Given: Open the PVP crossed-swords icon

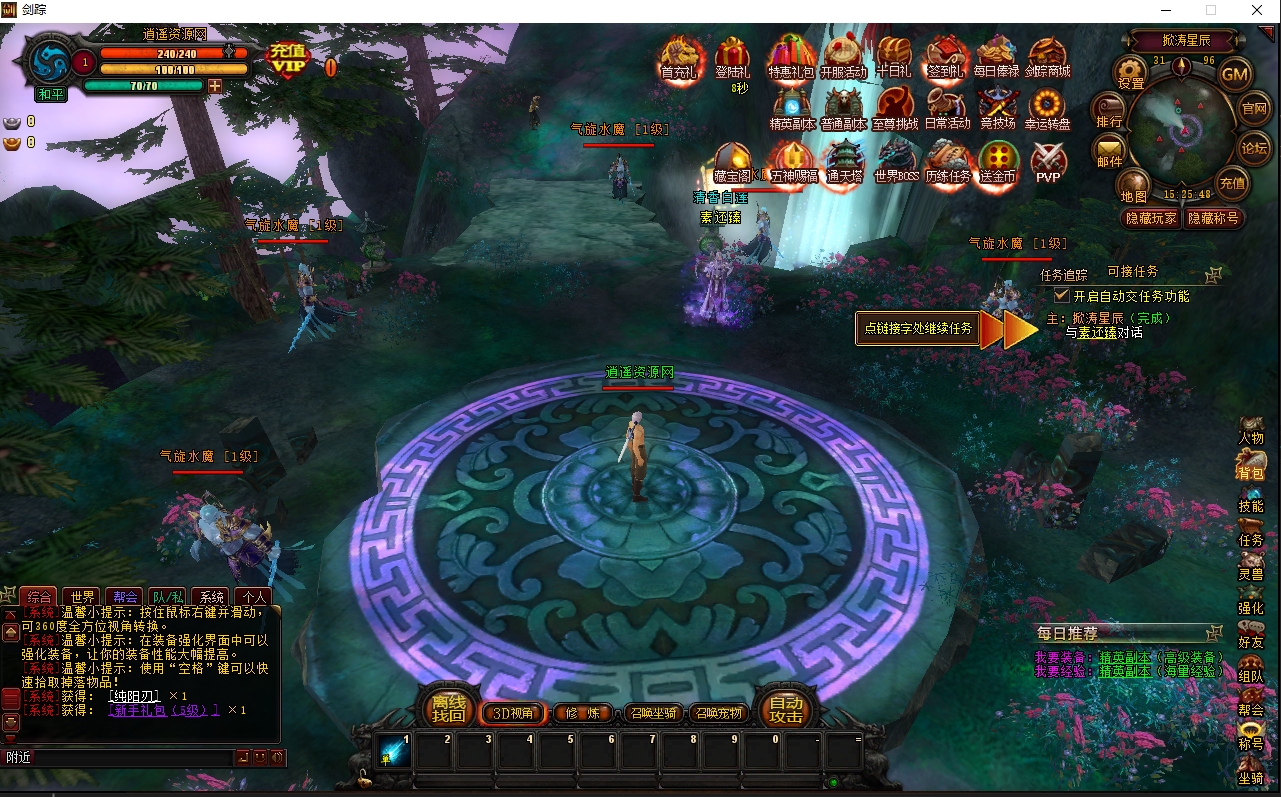Looking at the screenshot, I should pyautogui.click(x=1048, y=162).
